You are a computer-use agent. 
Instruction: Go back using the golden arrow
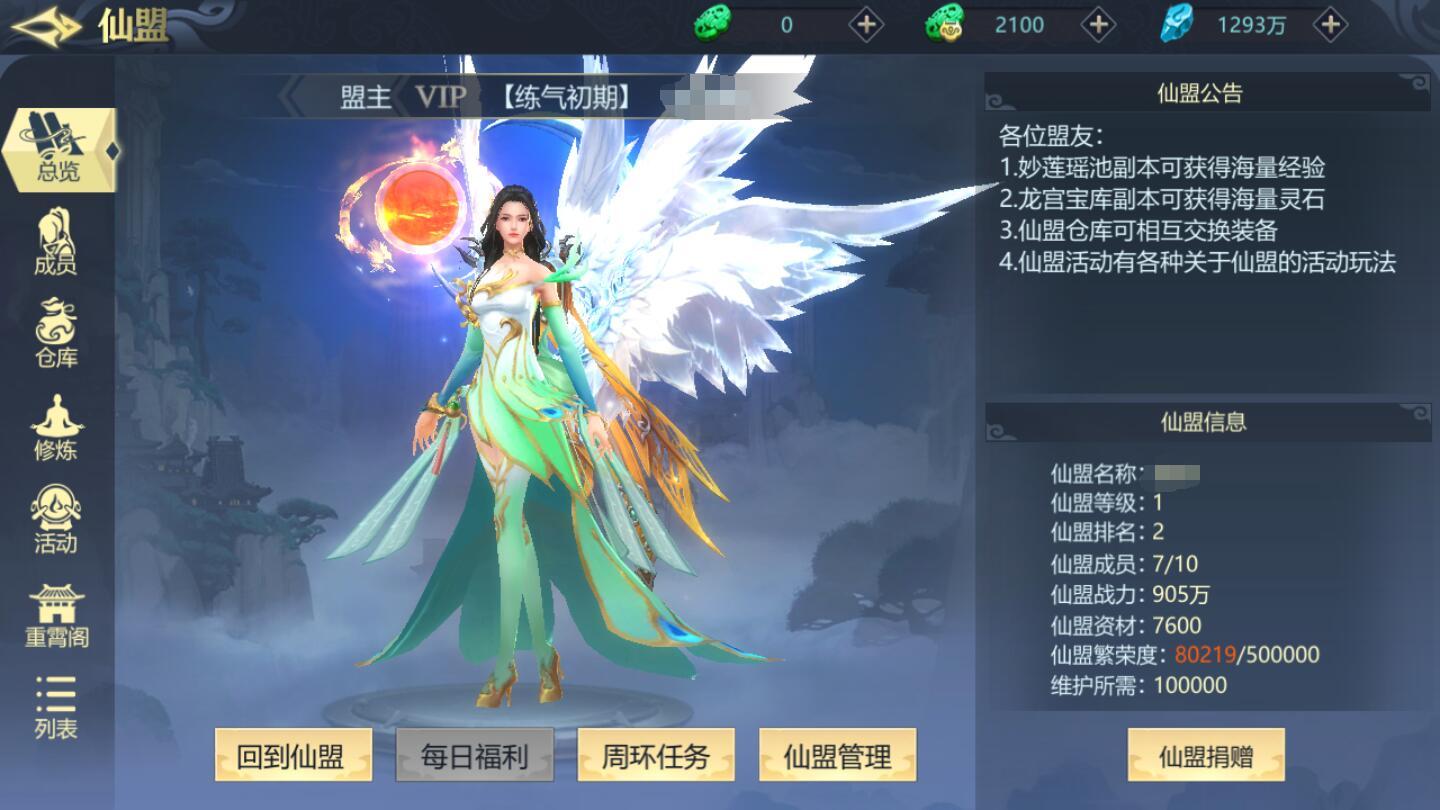point(46,26)
